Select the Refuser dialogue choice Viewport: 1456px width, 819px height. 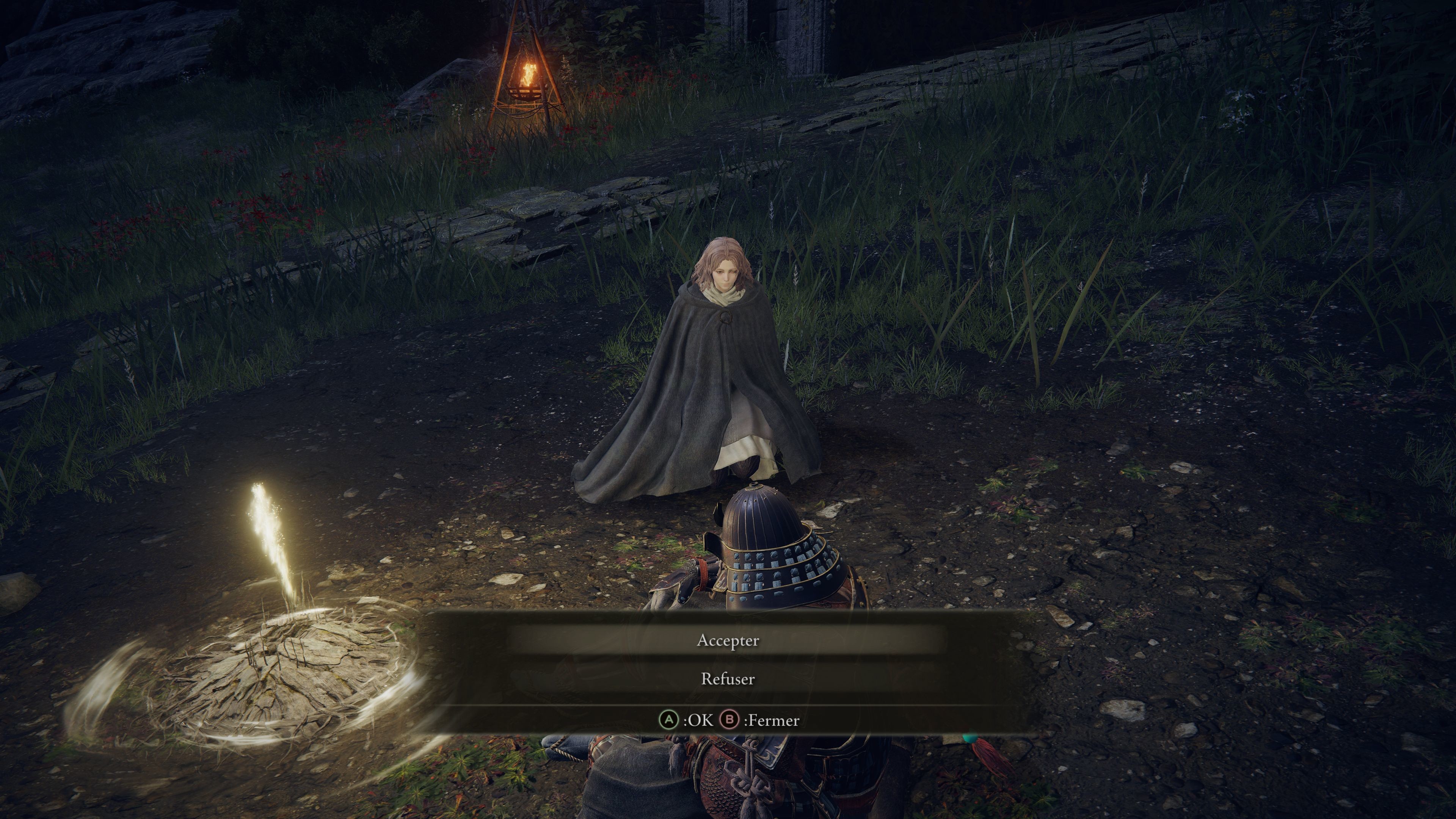728,680
